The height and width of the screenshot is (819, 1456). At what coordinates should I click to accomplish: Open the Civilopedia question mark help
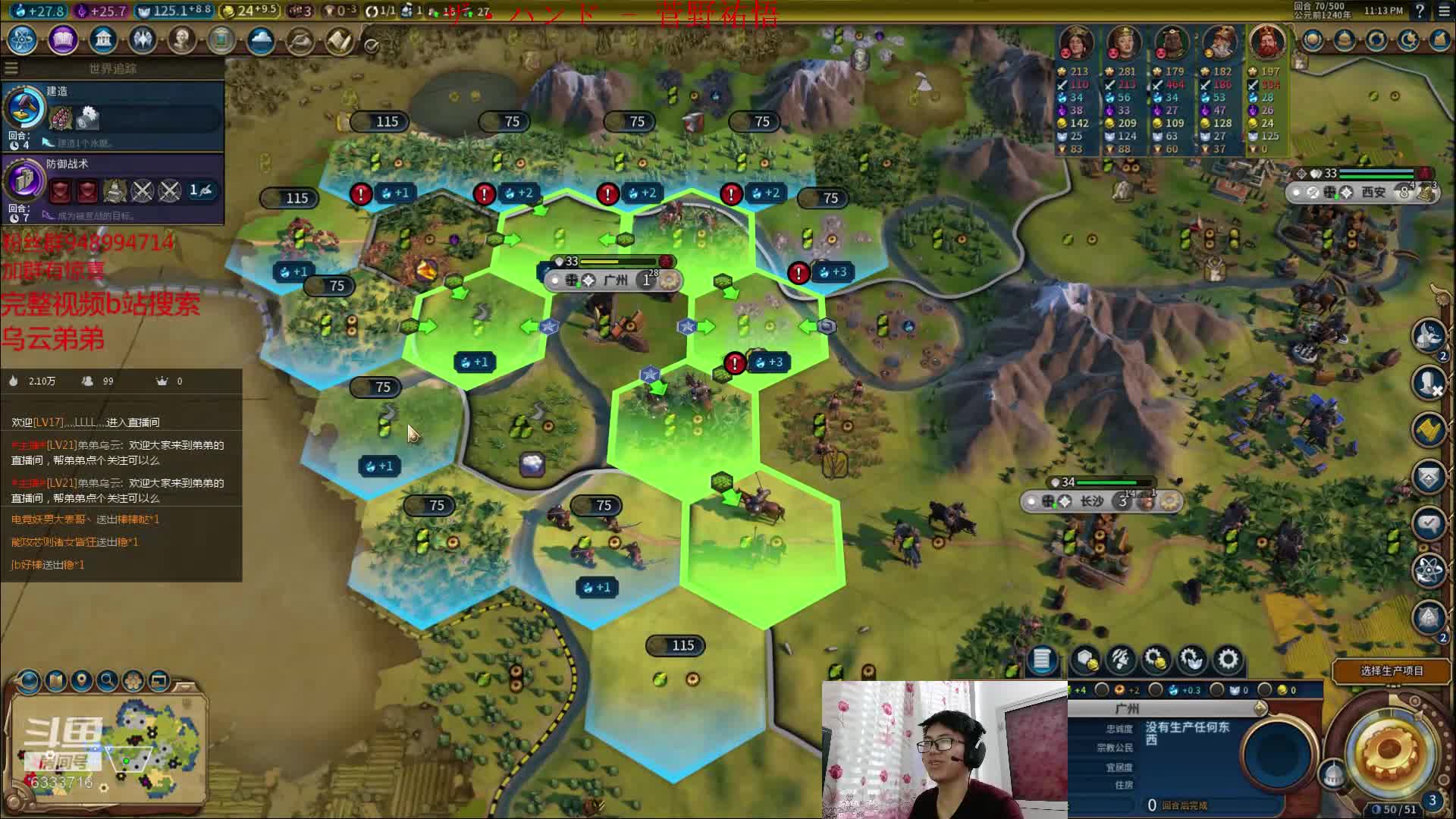point(1420,11)
